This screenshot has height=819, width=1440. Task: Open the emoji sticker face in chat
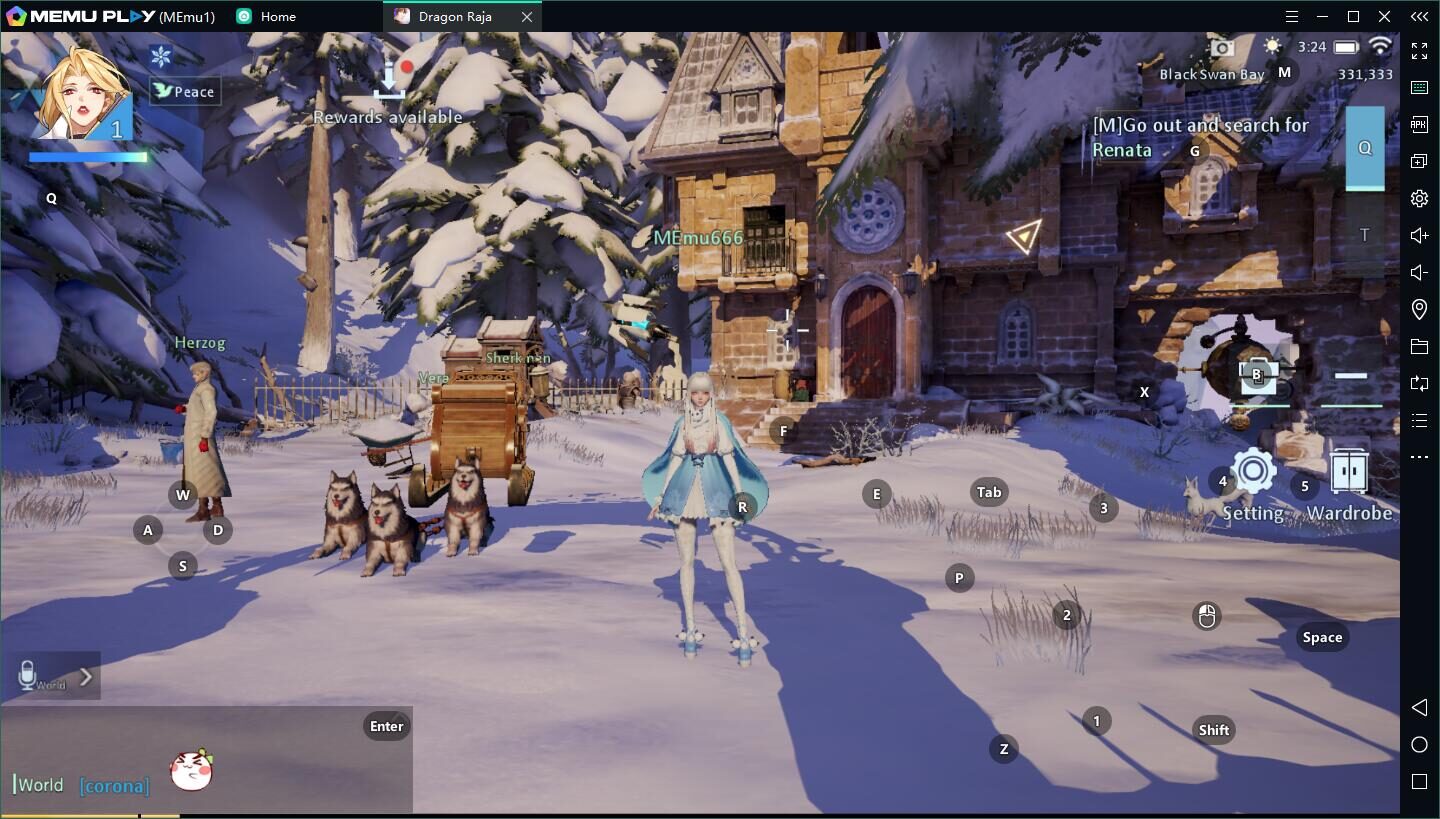click(x=191, y=769)
